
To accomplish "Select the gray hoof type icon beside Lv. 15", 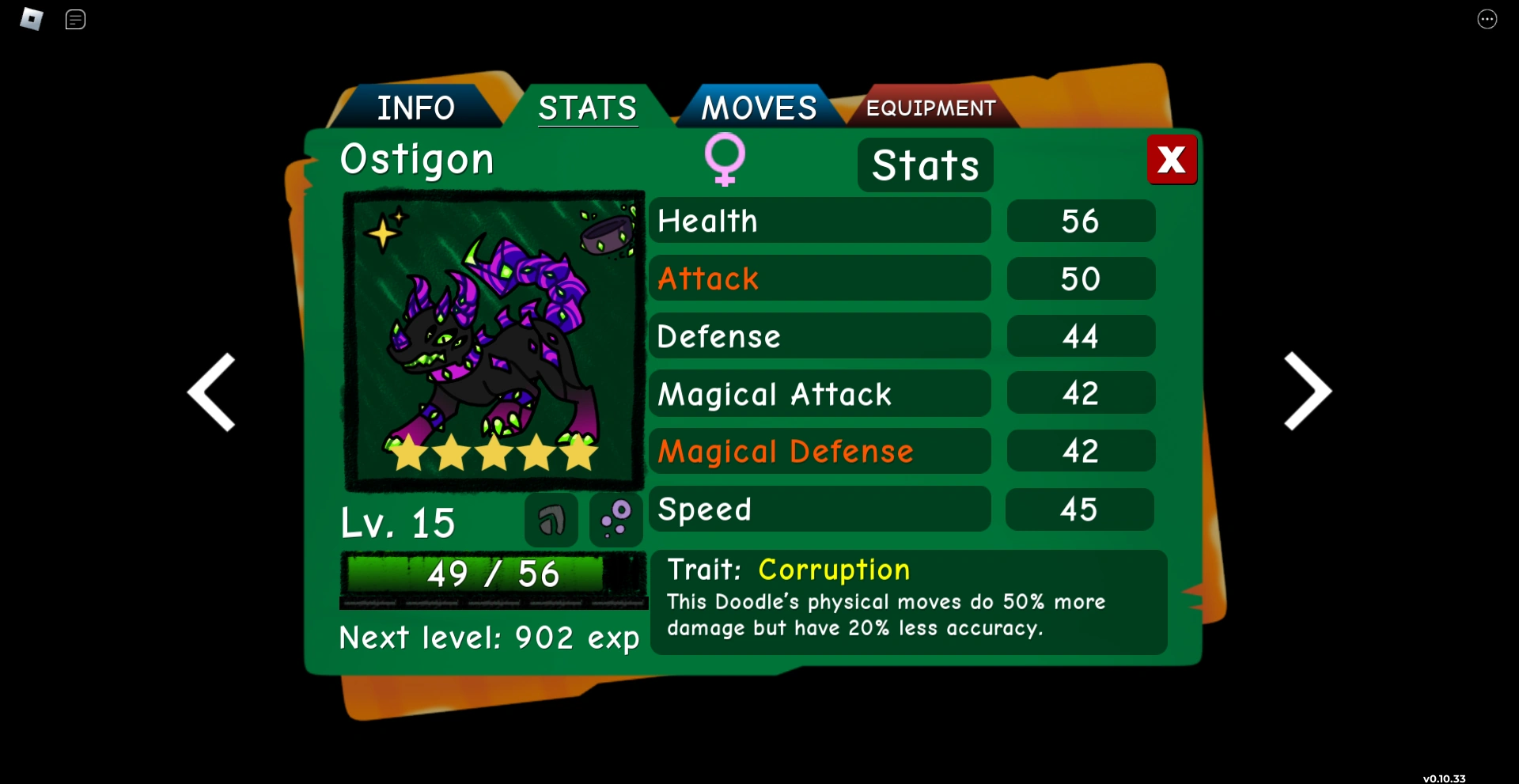I will click(551, 521).
